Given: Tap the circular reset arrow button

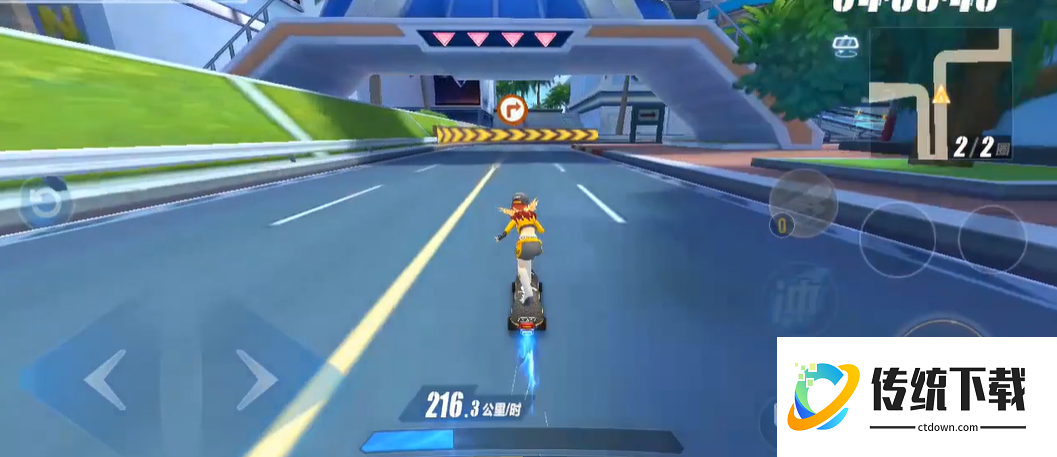Looking at the screenshot, I should pyautogui.click(x=44, y=203).
